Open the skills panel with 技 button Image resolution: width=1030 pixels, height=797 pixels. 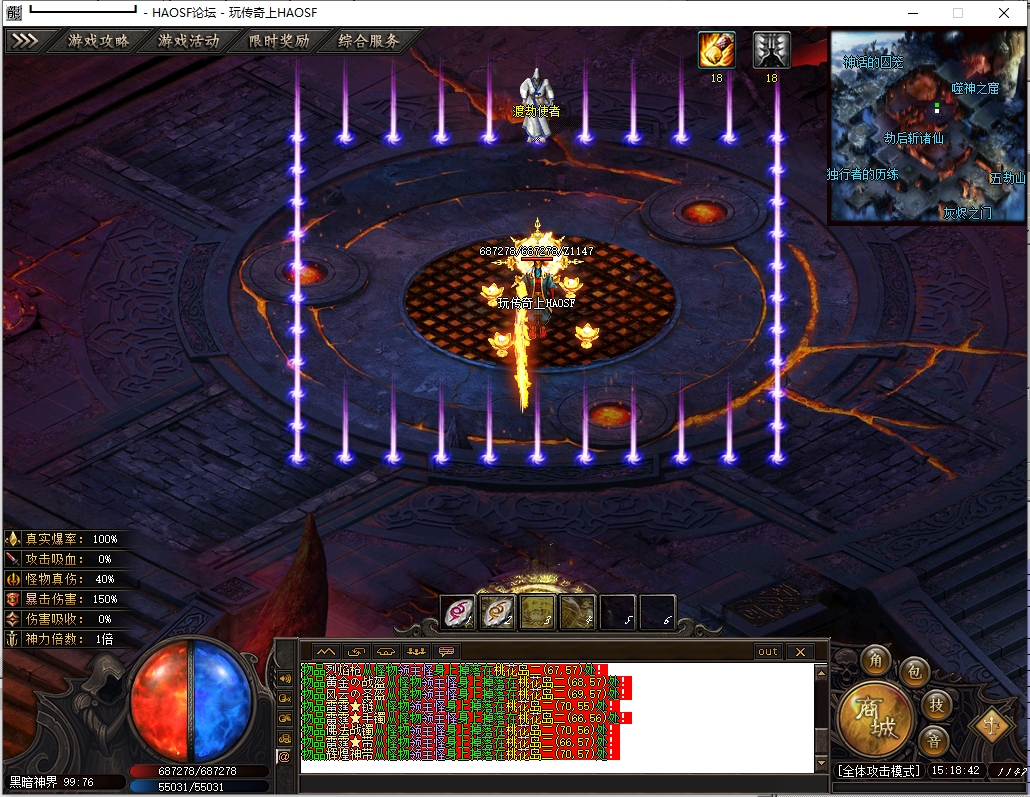coord(936,704)
